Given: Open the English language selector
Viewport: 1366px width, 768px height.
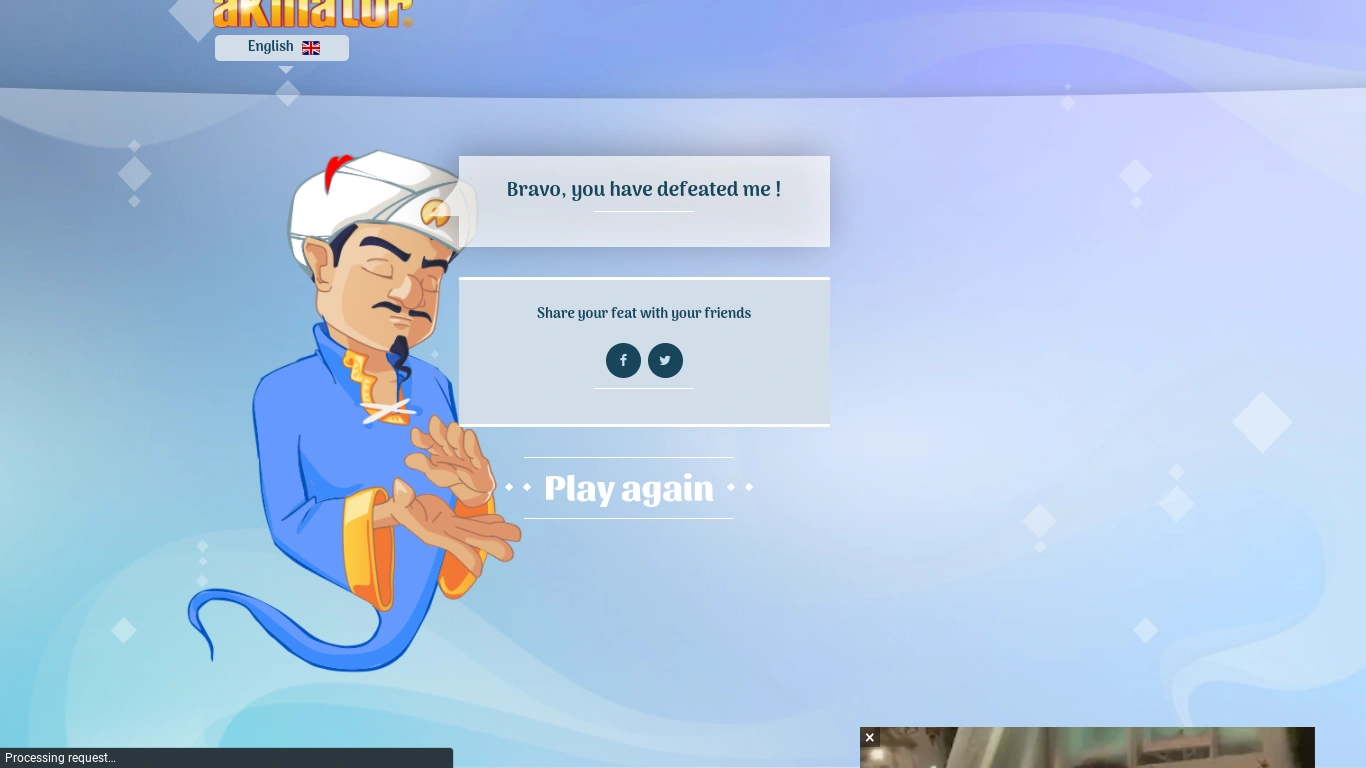Looking at the screenshot, I should pyautogui.click(x=281, y=47).
